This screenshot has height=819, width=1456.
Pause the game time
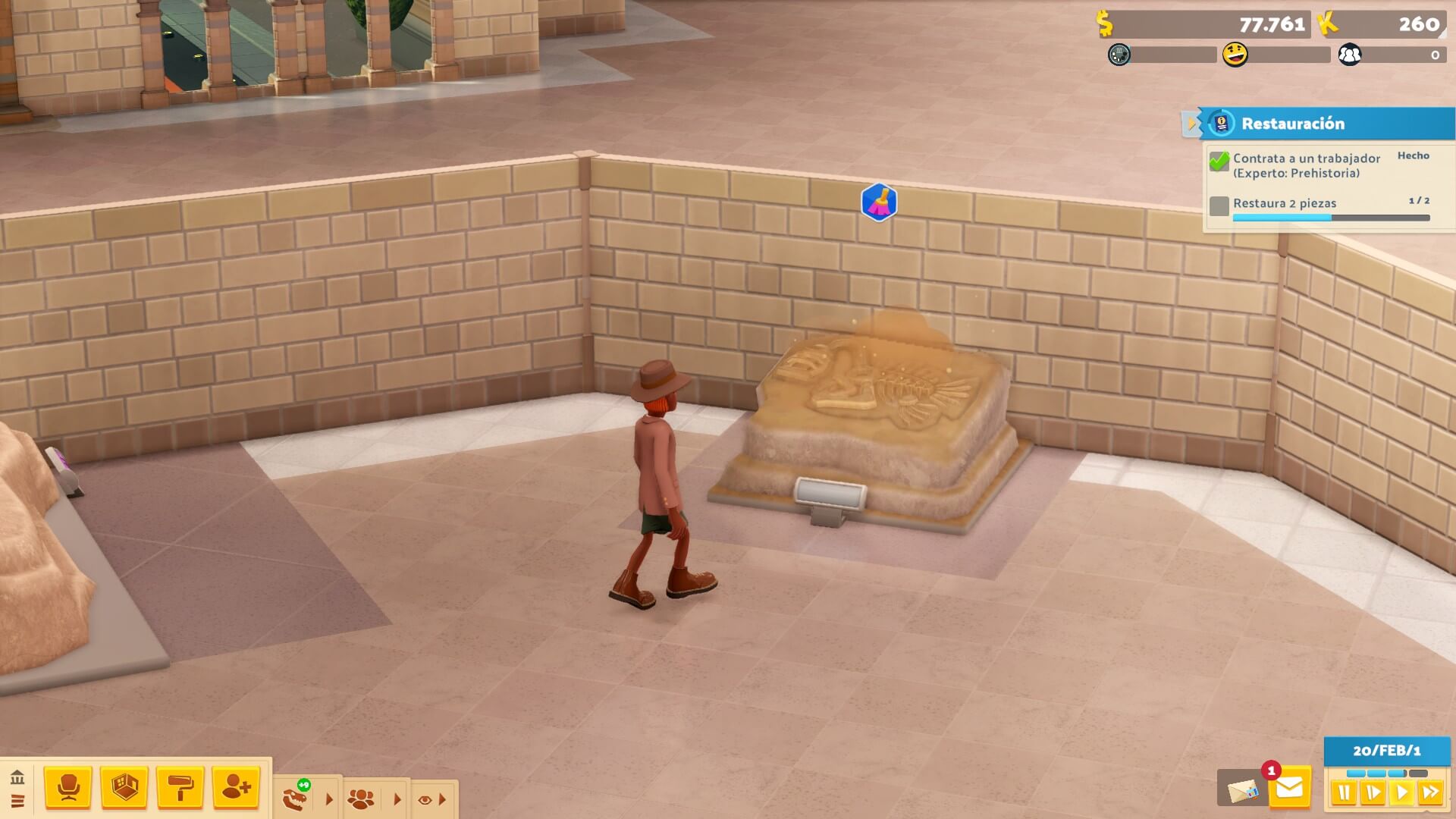[1344, 793]
